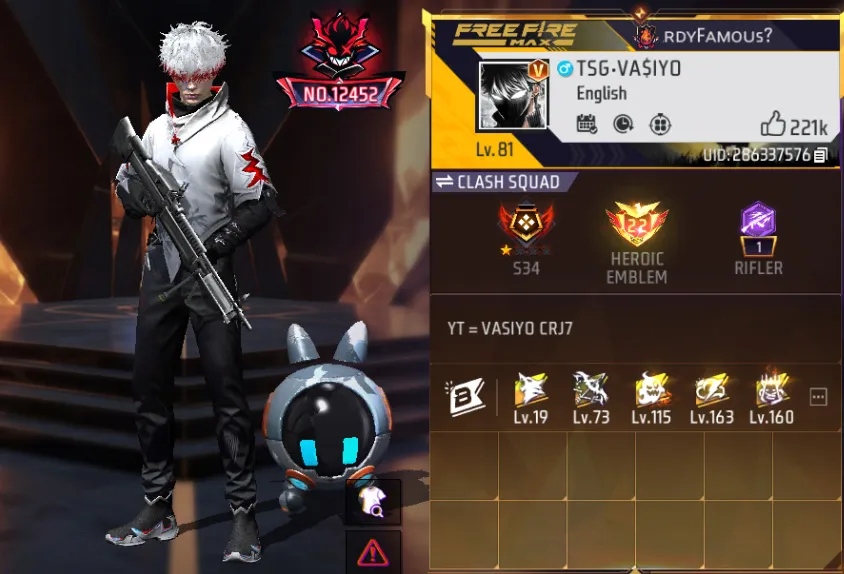Click the calendar icon under the player name

[x=587, y=124]
